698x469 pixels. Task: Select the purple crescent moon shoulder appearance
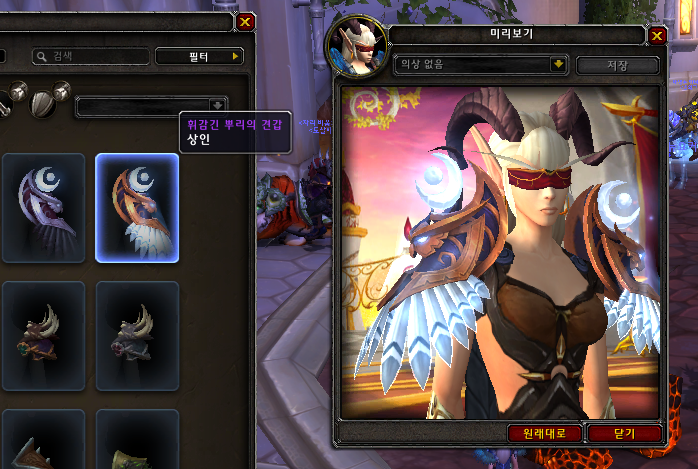[43, 207]
